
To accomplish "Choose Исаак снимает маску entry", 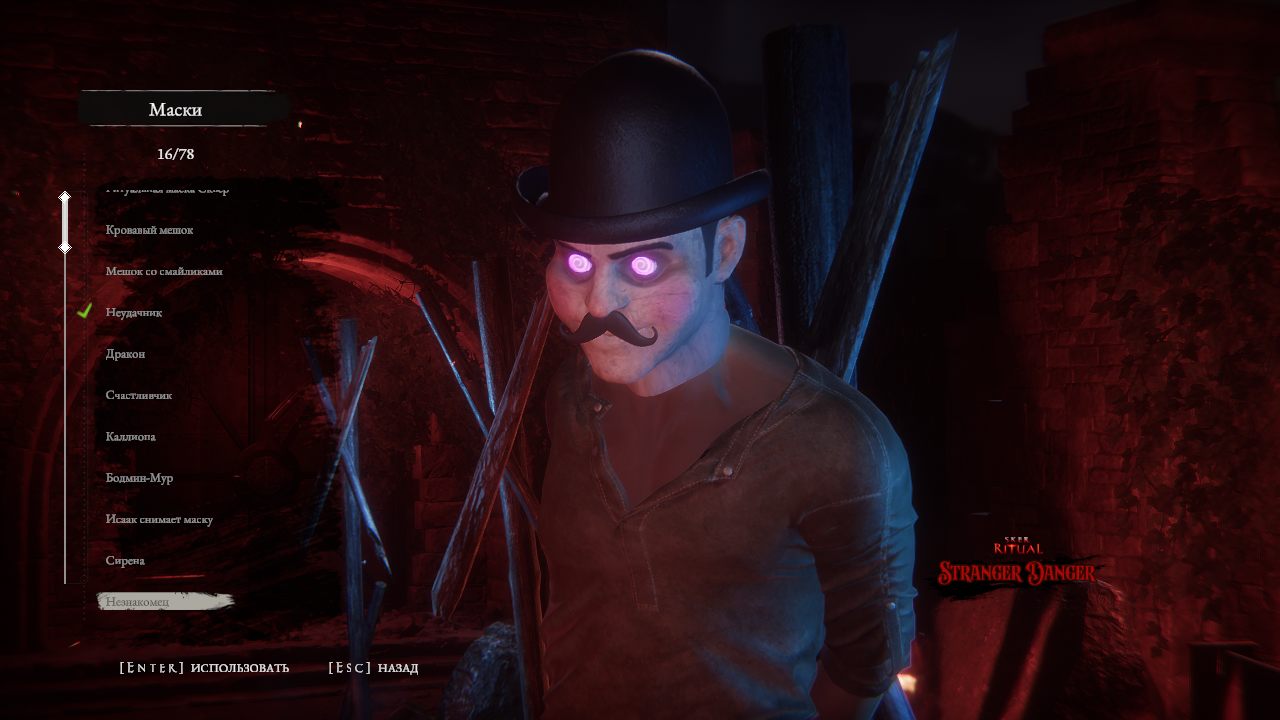I will [x=159, y=520].
